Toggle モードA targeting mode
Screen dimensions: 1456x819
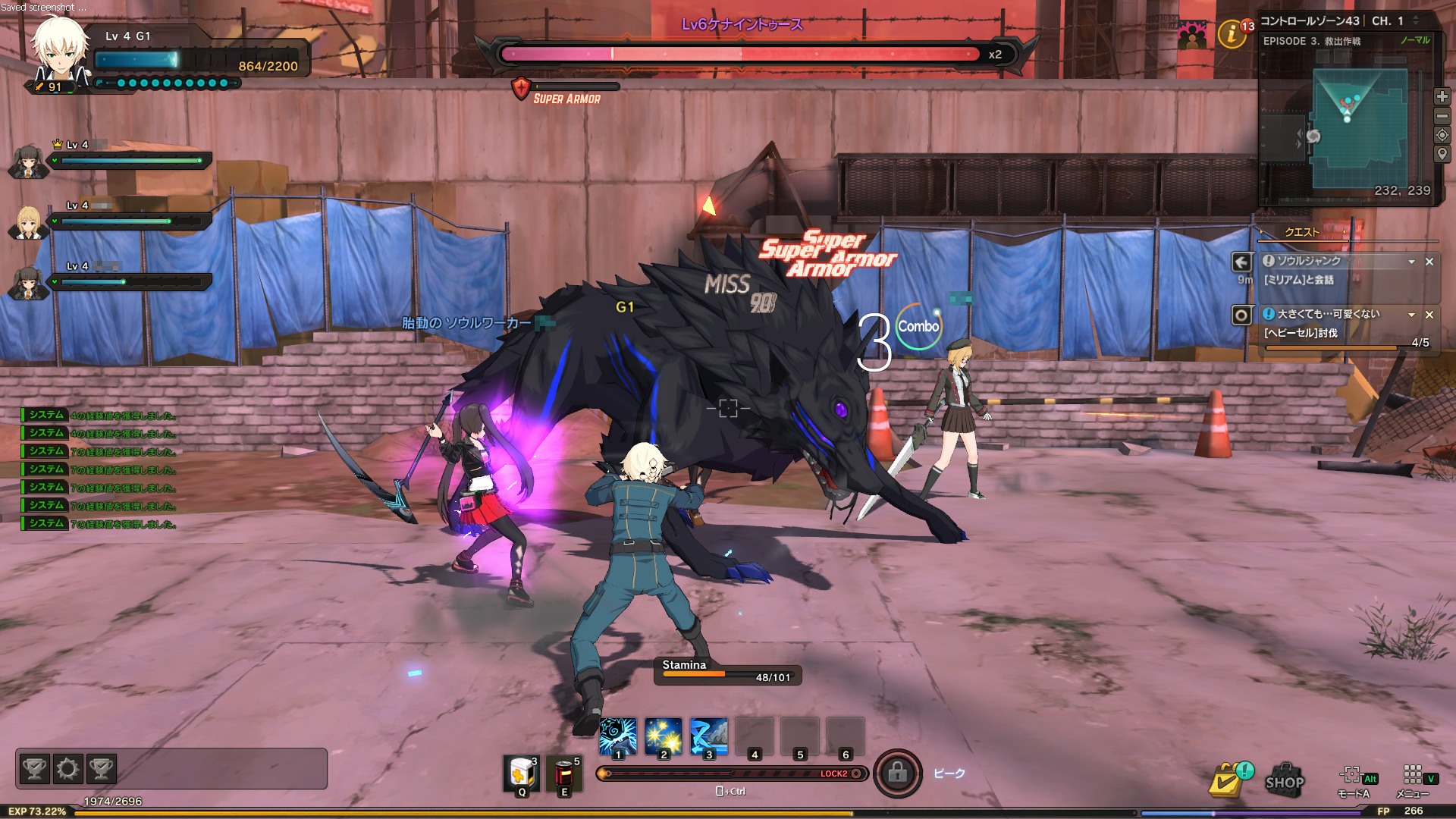(1352, 775)
